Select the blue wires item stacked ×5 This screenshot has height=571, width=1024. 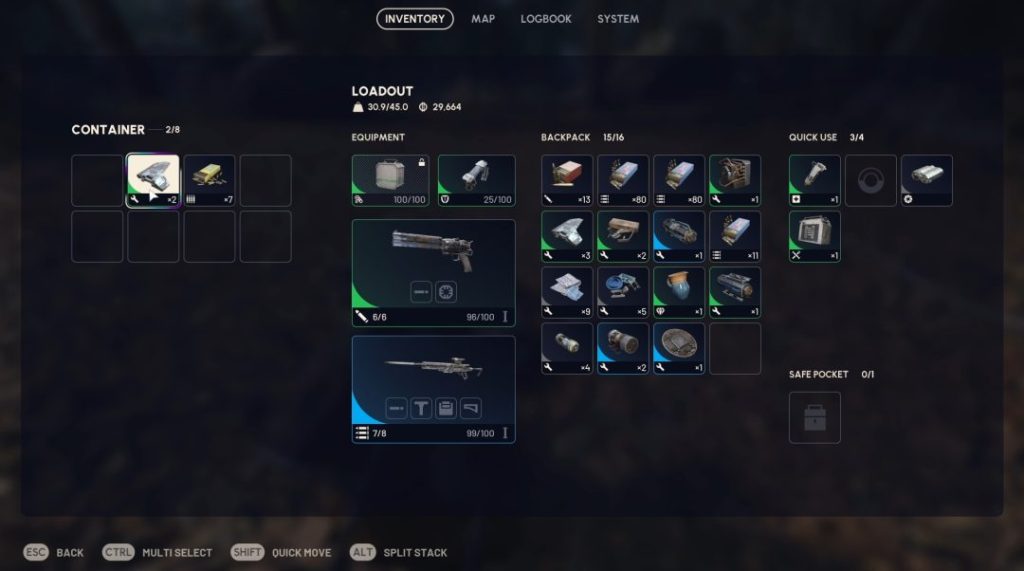[623, 292]
